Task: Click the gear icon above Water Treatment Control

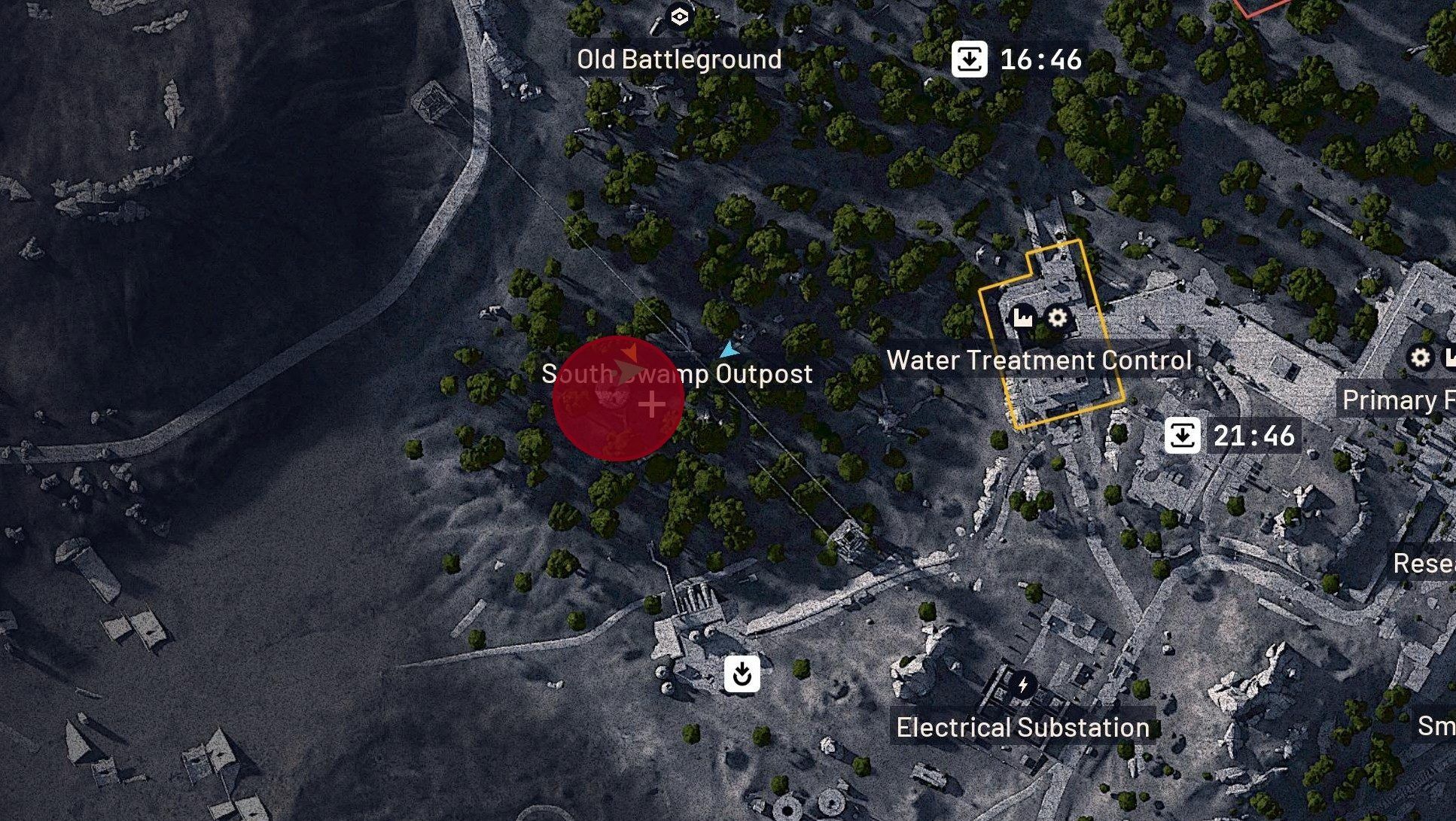Action: pyautogui.click(x=1058, y=318)
